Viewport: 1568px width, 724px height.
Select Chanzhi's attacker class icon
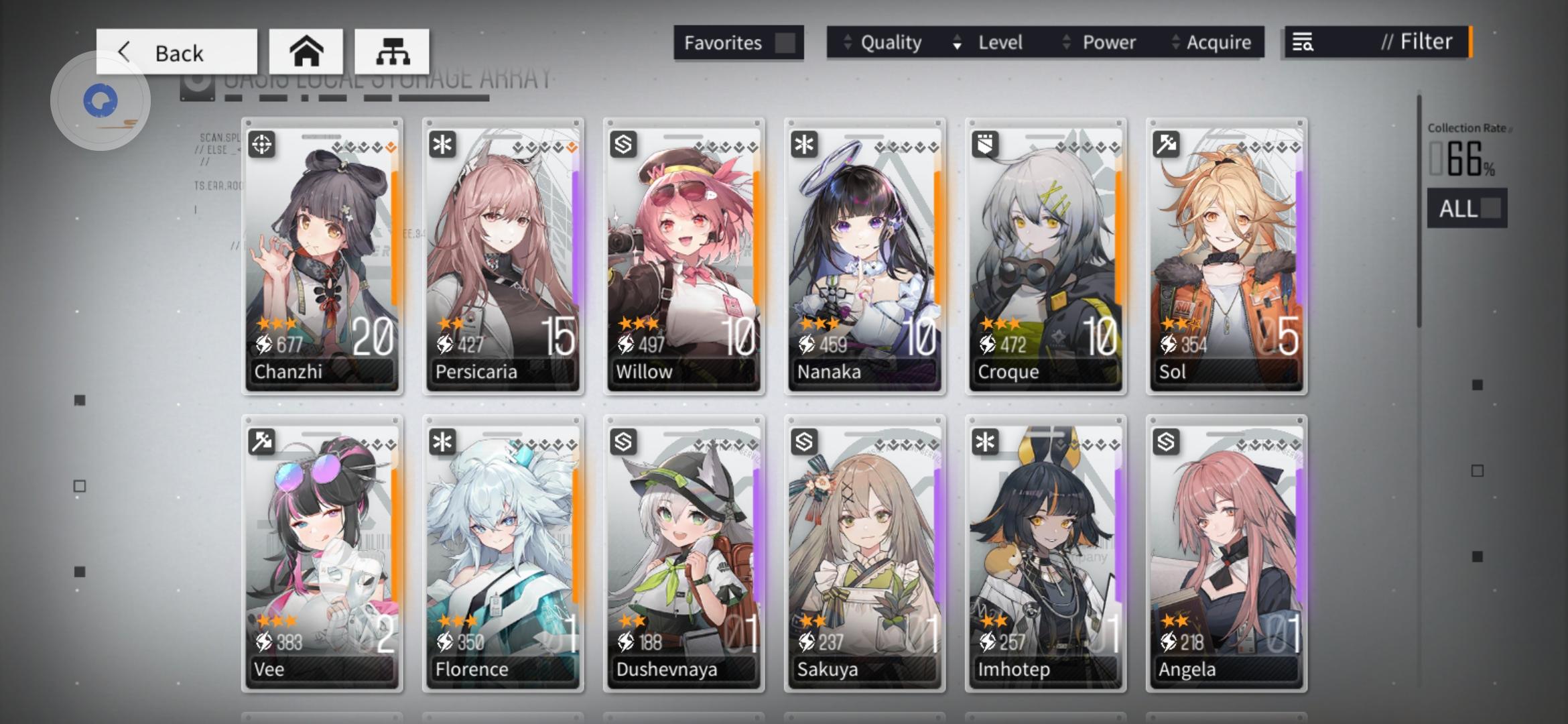(262, 144)
